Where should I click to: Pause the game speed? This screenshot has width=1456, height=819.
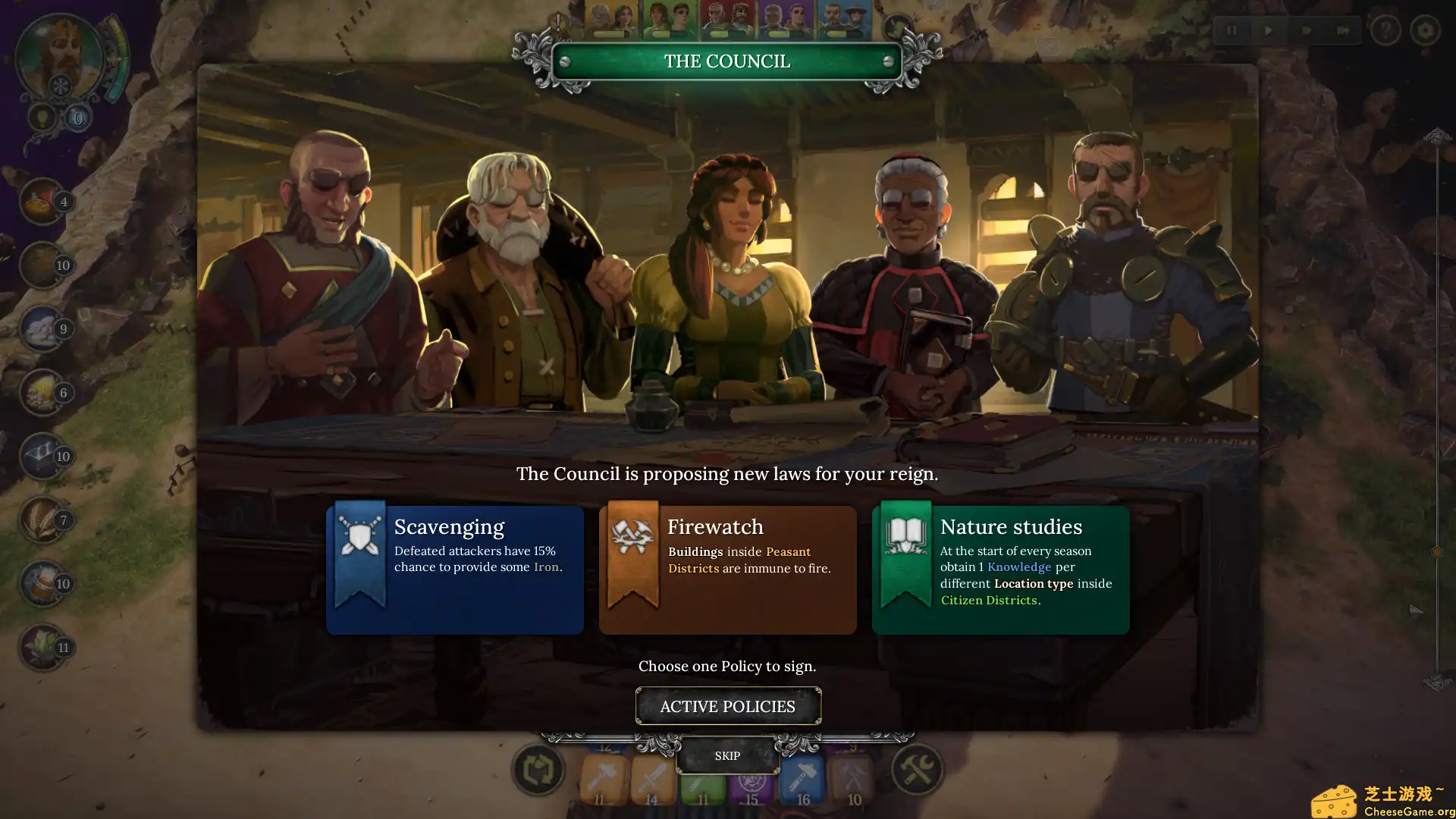(x=1231, y=31)
